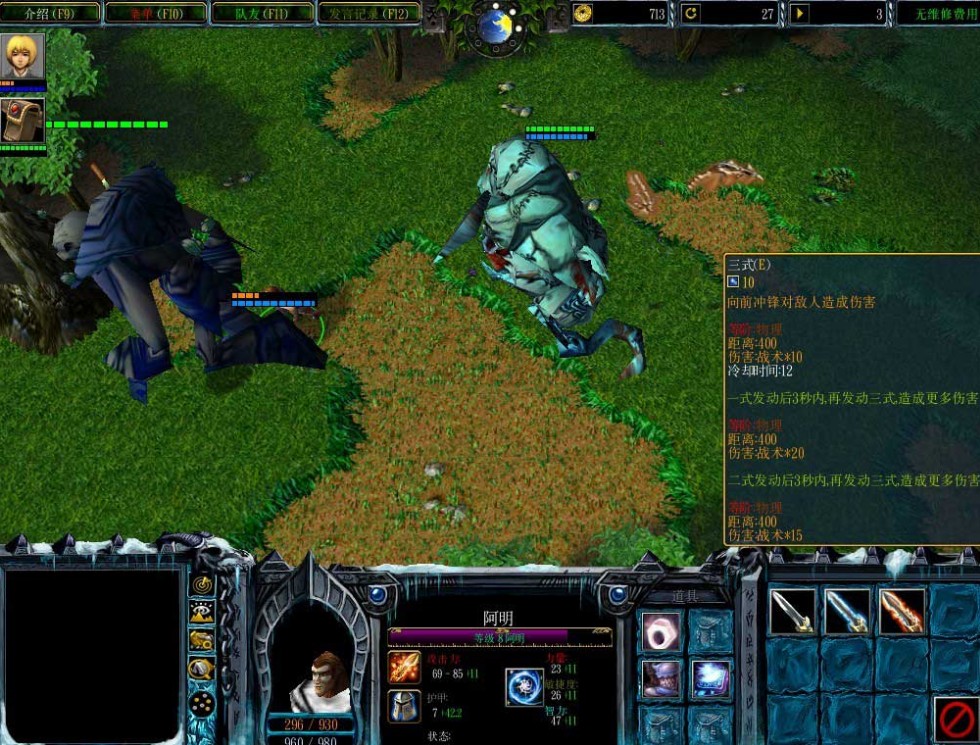Activate the blue glowing sword ability
This screenshot has height=745, width=980.
[x=847, y=611]
